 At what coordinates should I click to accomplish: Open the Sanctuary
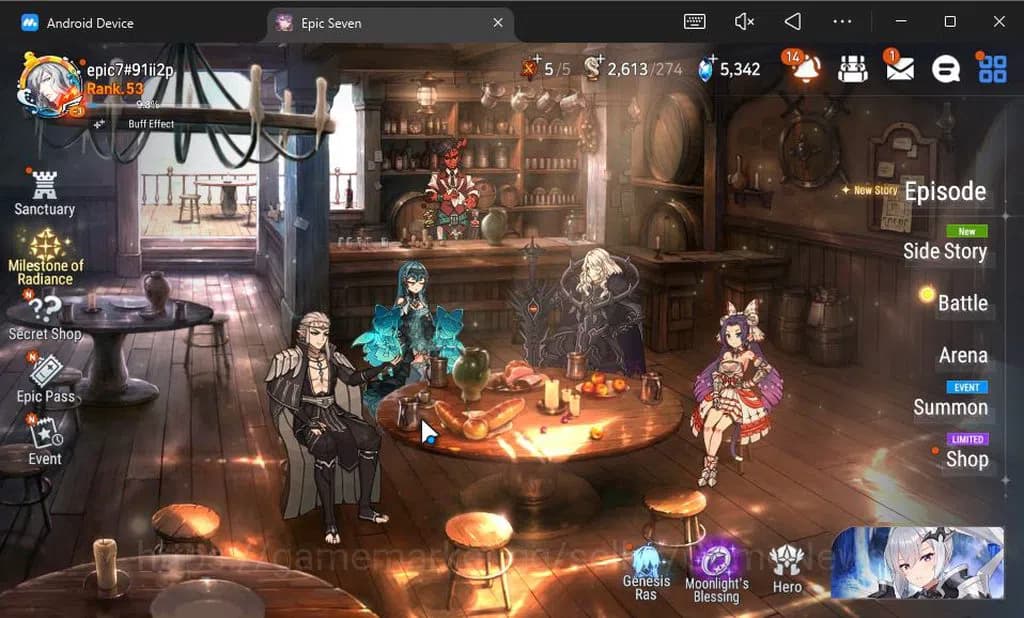44,193
